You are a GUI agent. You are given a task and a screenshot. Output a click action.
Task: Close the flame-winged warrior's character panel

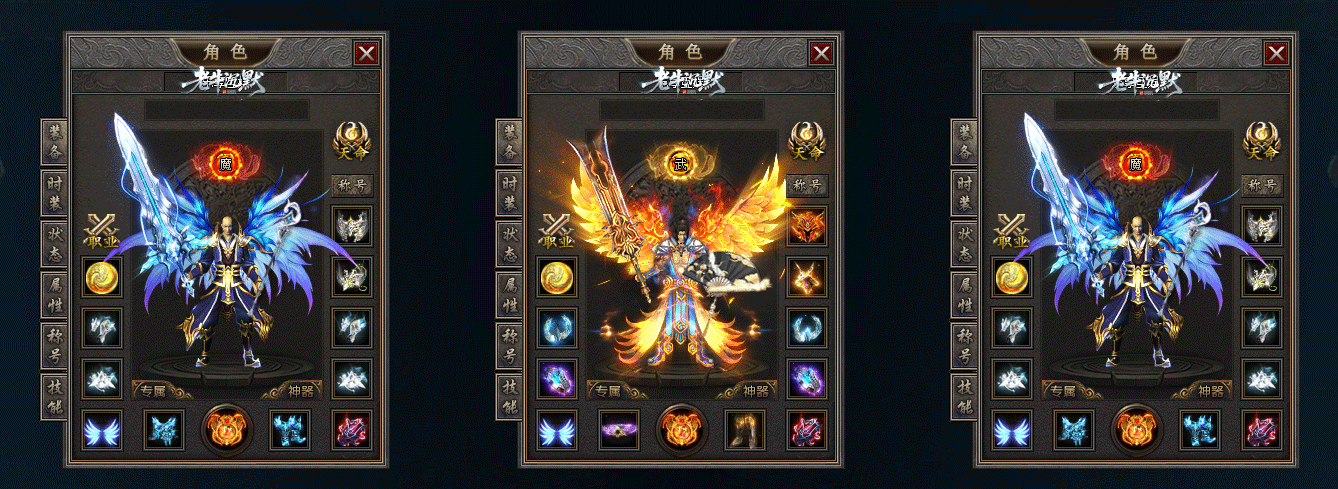(x=821, y=53)
